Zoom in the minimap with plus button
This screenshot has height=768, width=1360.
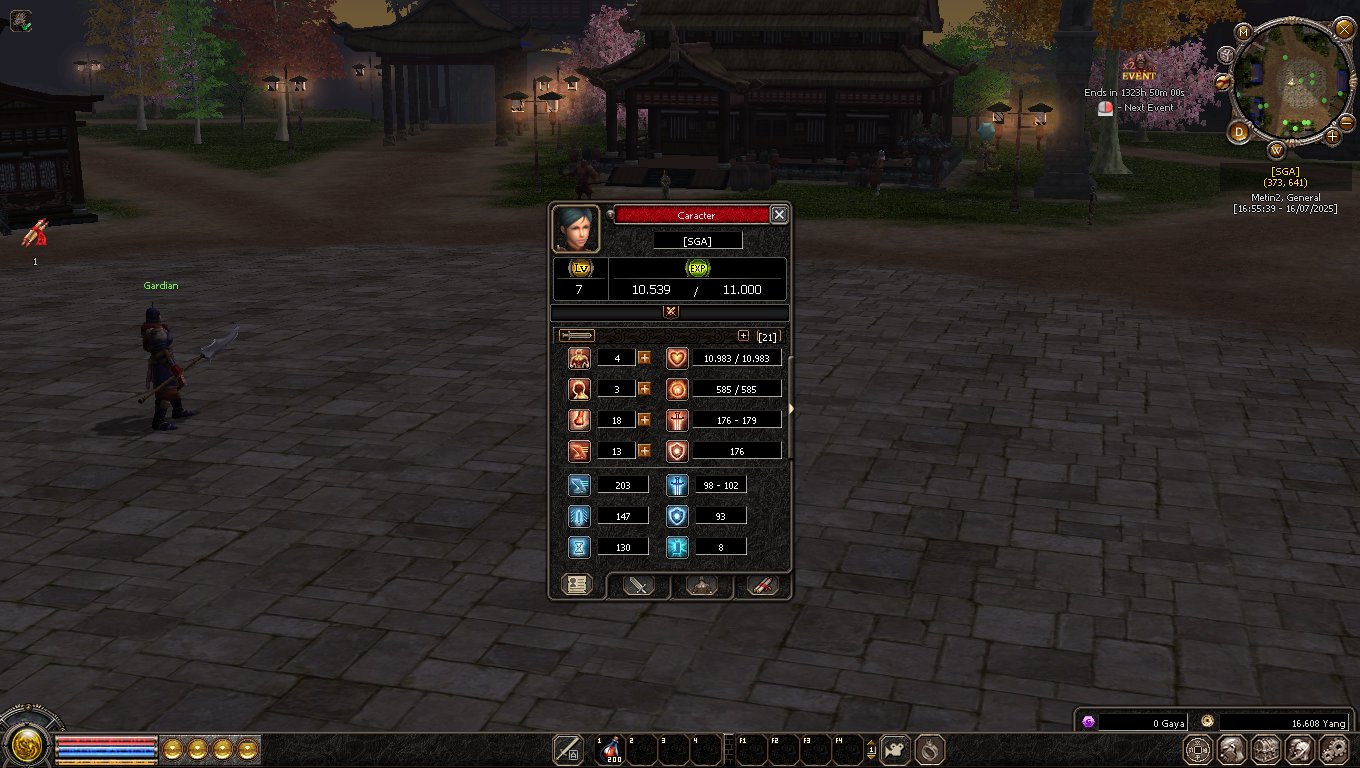(1333, 136)
